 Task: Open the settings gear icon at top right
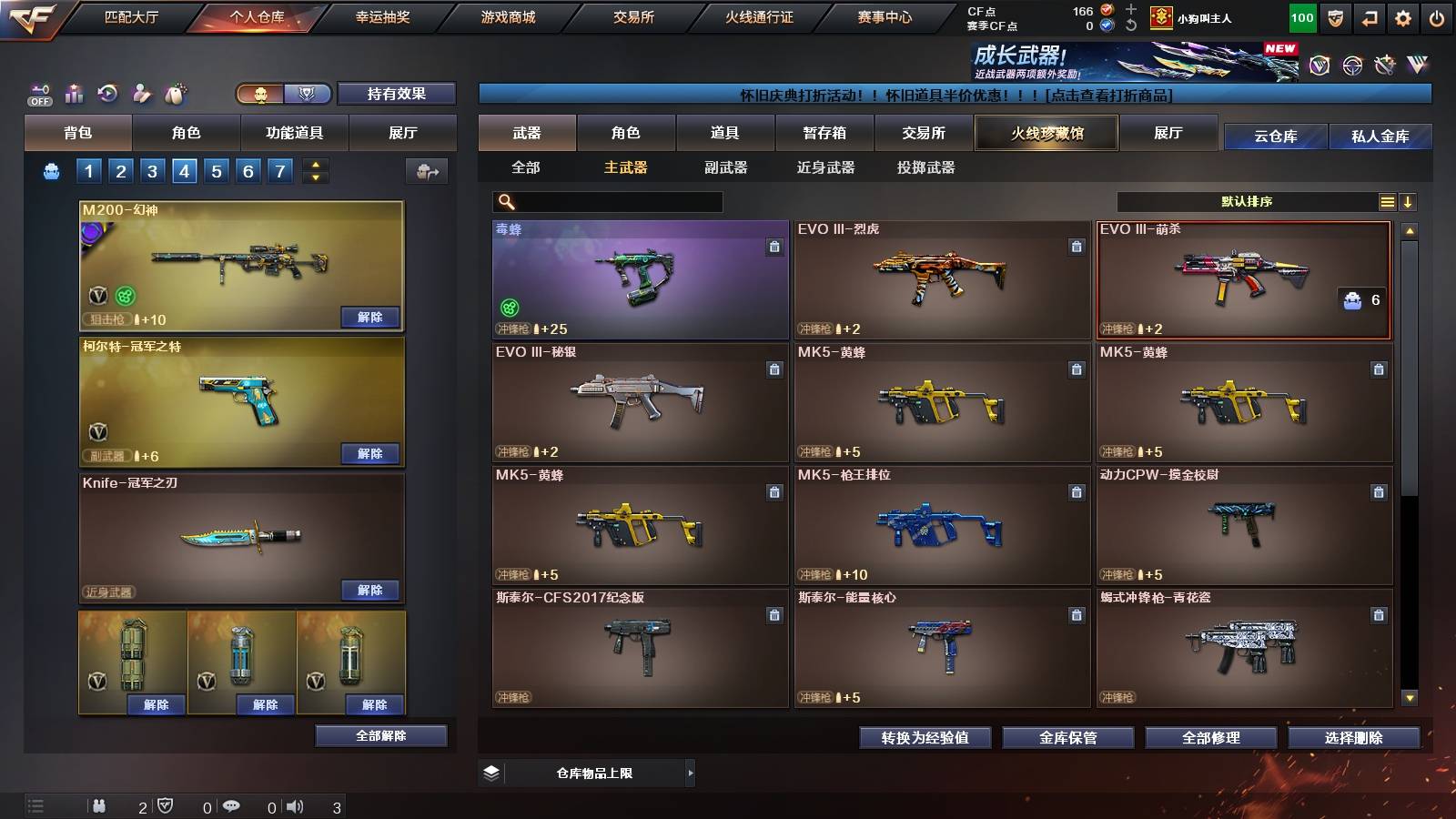point(1402,16)
